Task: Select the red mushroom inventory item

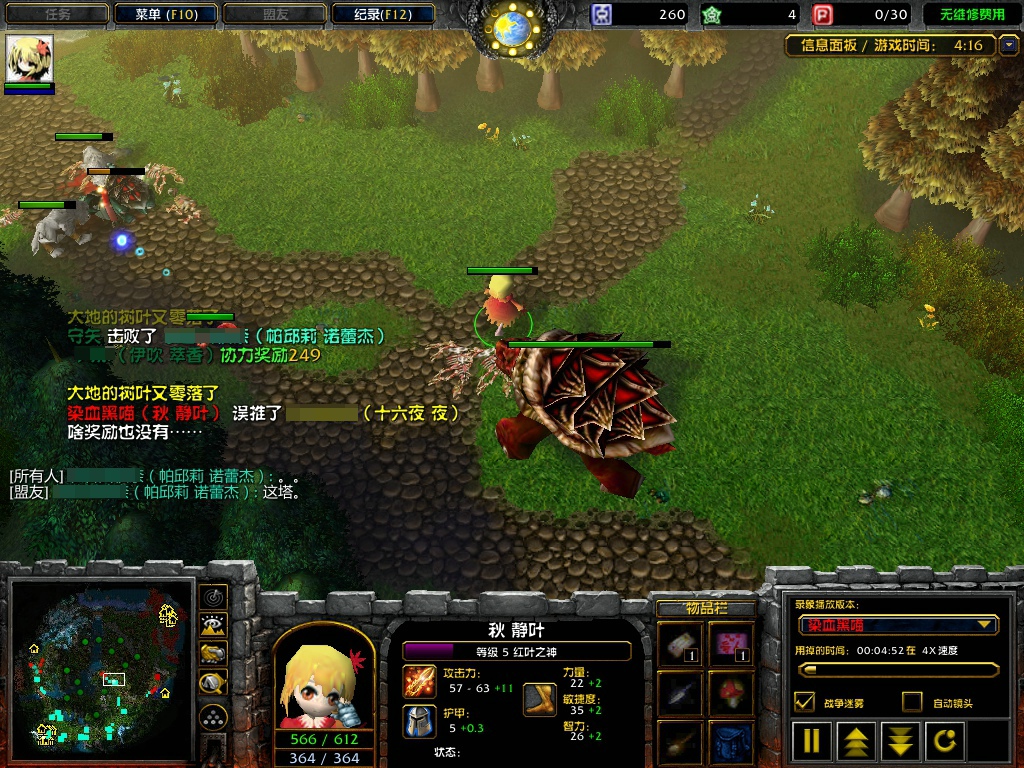Action: click(732, 691)
